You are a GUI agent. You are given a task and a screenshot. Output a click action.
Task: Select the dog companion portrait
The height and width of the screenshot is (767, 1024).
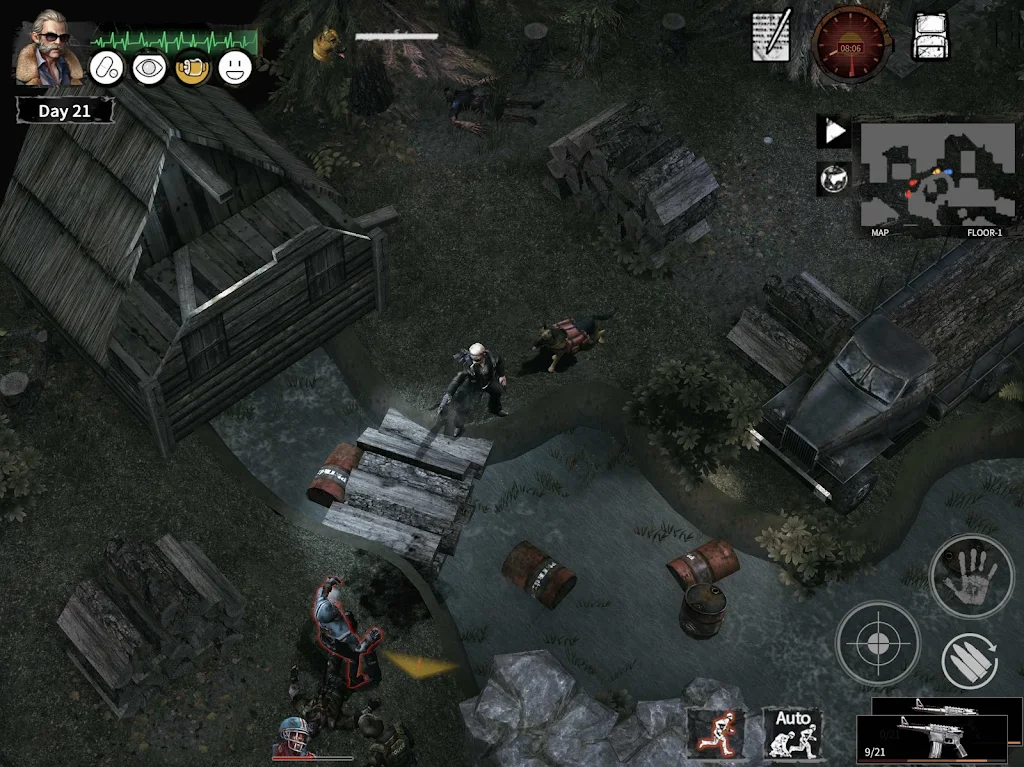point(325,45)
